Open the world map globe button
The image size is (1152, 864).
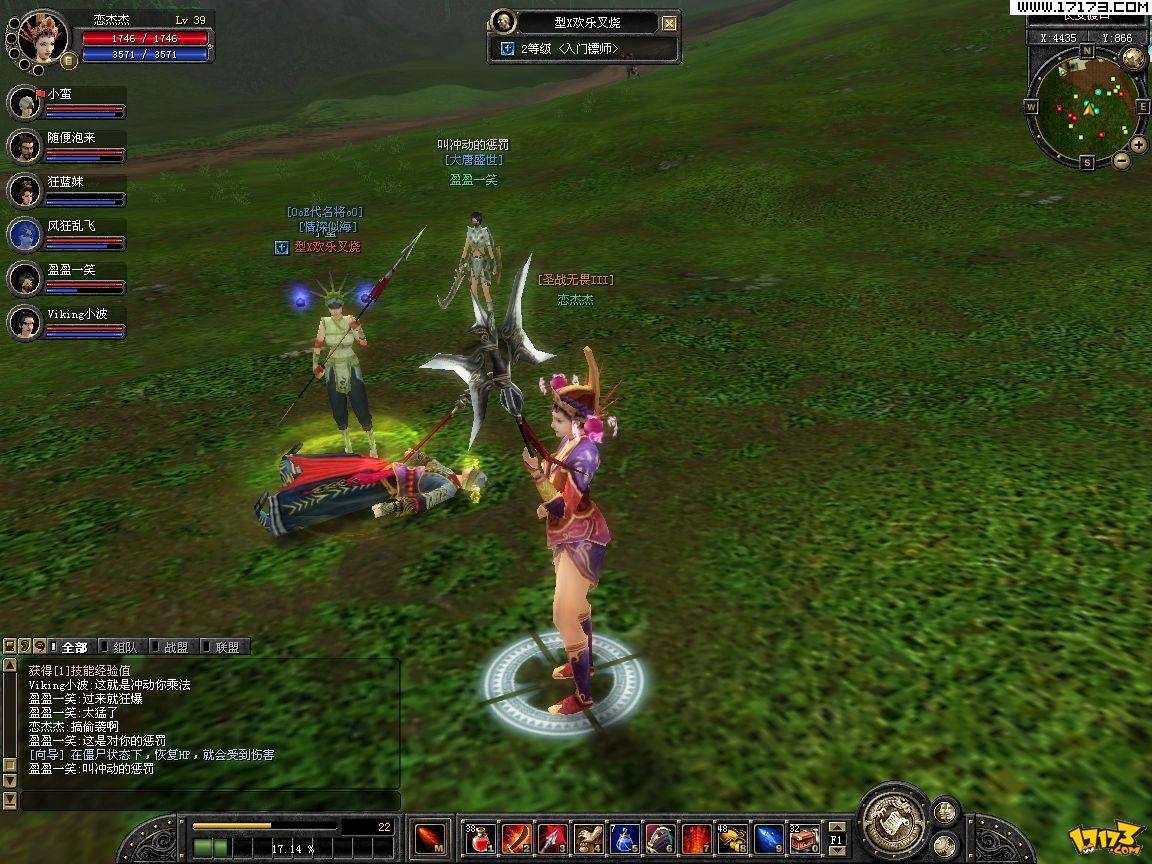pos(1133,58)
